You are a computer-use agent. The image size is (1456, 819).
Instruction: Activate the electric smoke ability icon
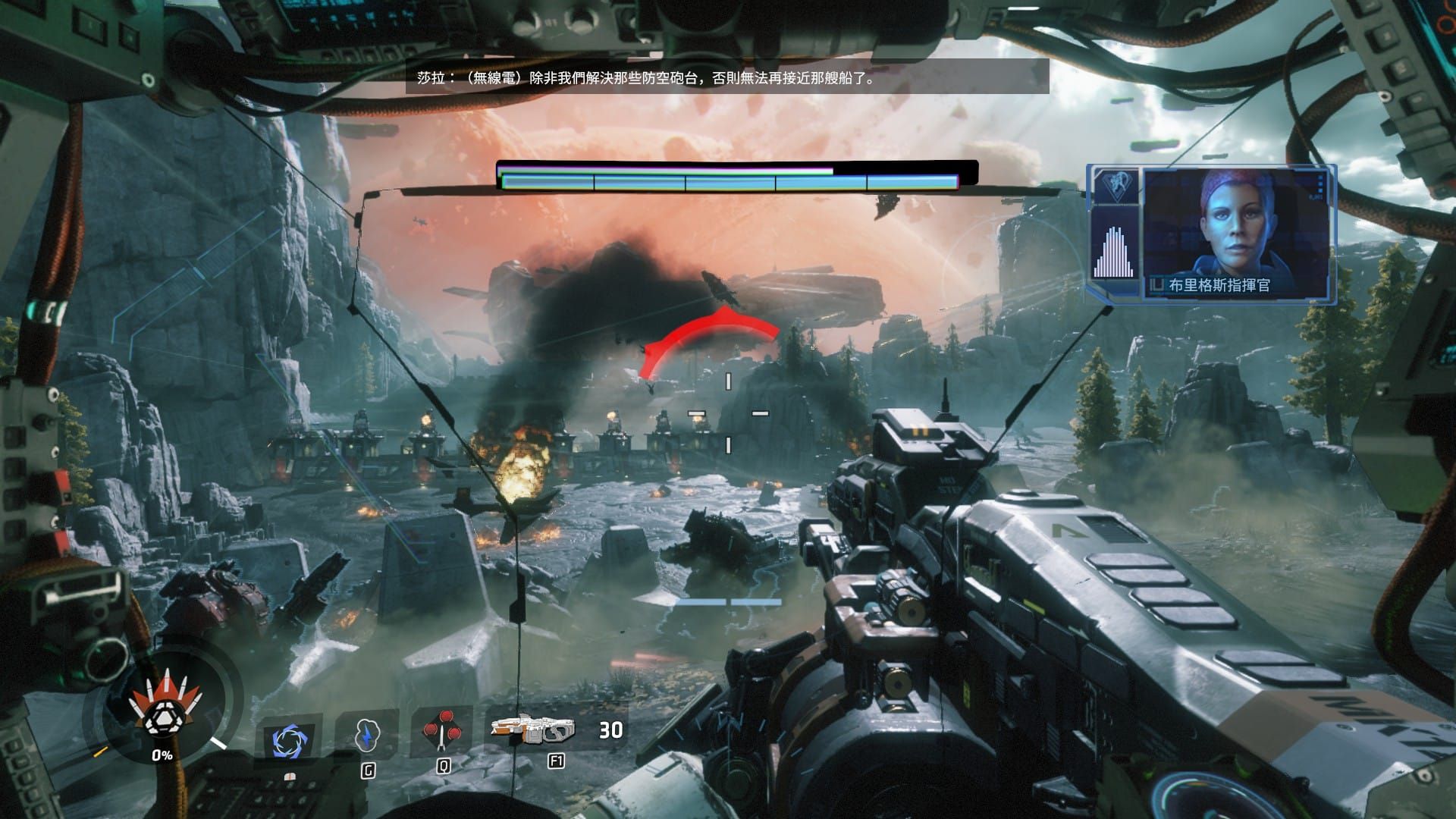(367, 735)
